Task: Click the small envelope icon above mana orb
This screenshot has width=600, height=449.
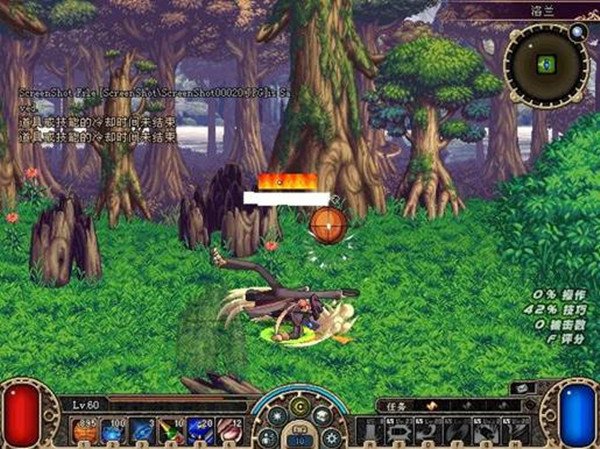Action: pyautogui.click(x=523, y=388)
